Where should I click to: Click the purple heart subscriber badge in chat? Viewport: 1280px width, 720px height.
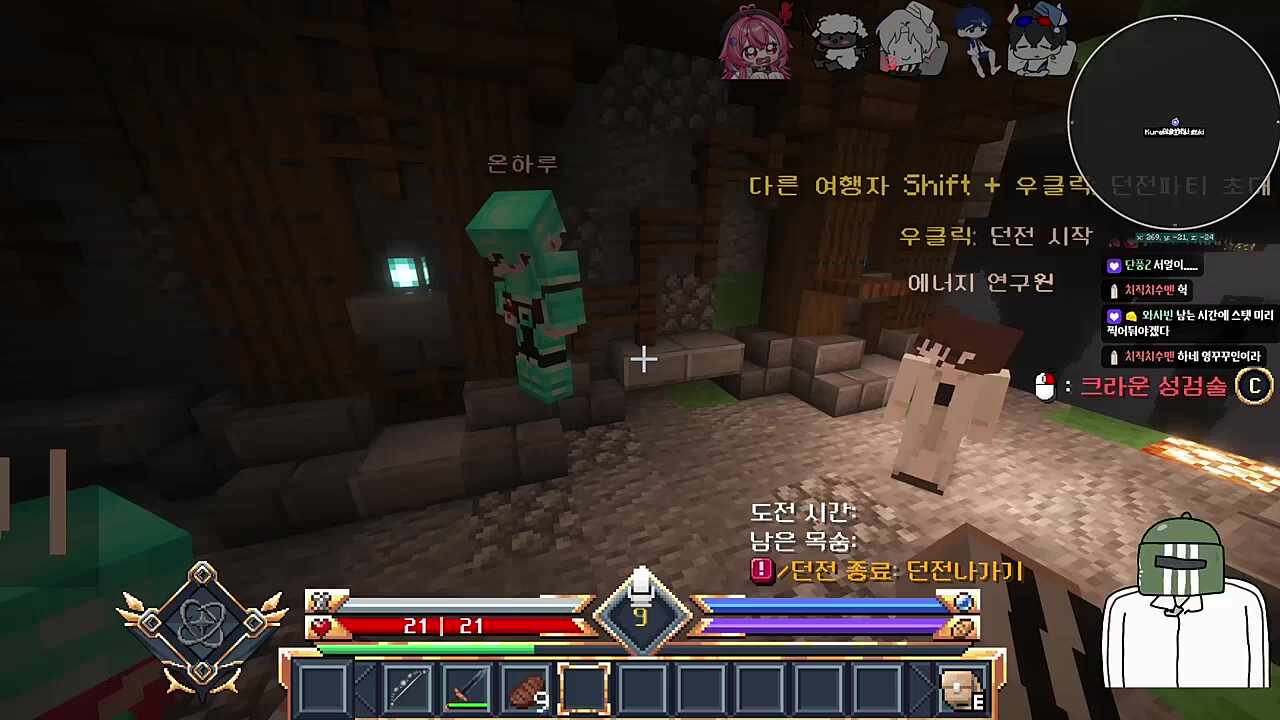[1114, 265]
